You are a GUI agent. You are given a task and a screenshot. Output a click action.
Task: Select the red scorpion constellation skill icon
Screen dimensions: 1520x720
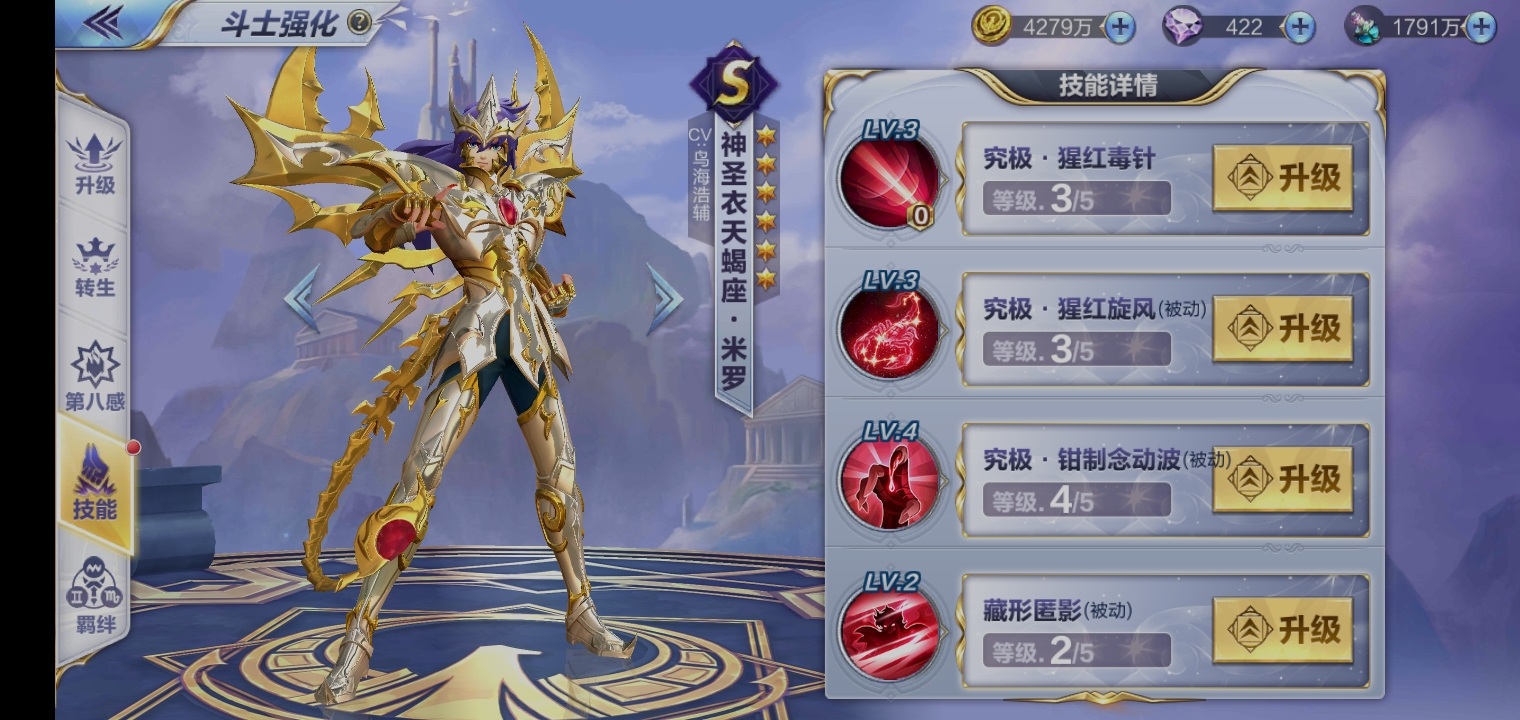point(889,332)
